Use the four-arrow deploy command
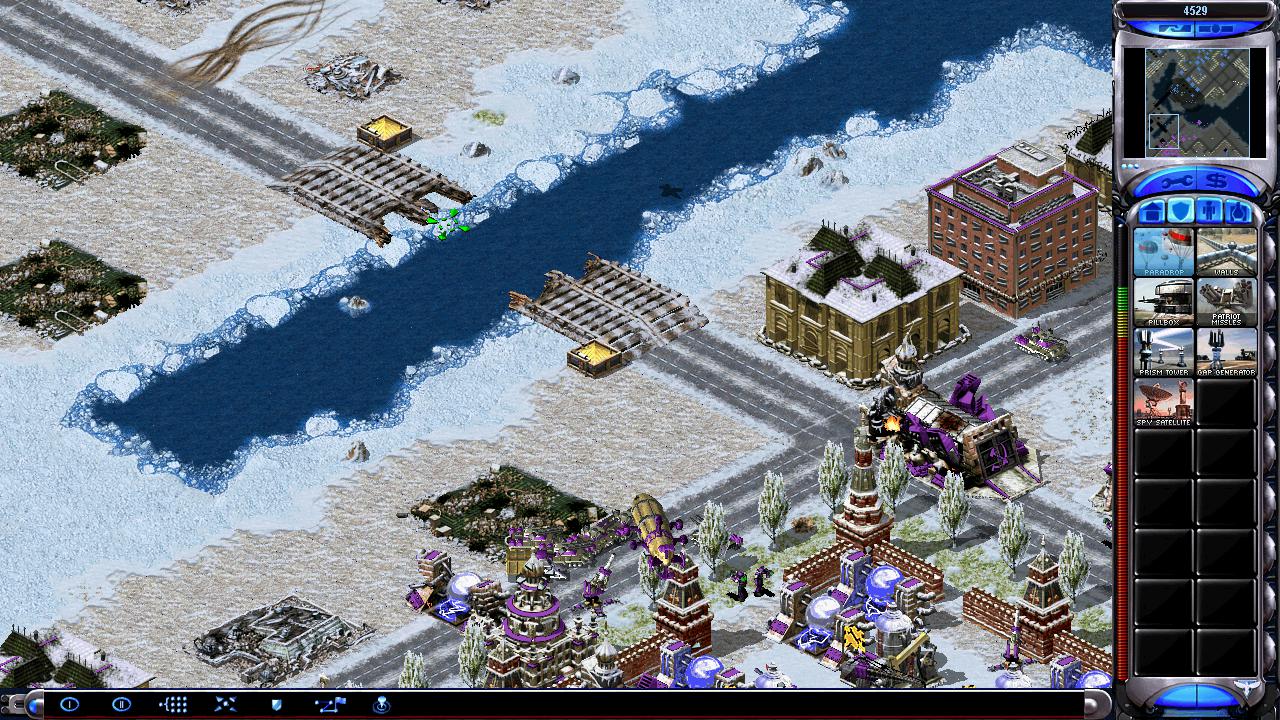This screenshot has width=1280, height=720. 225,704
